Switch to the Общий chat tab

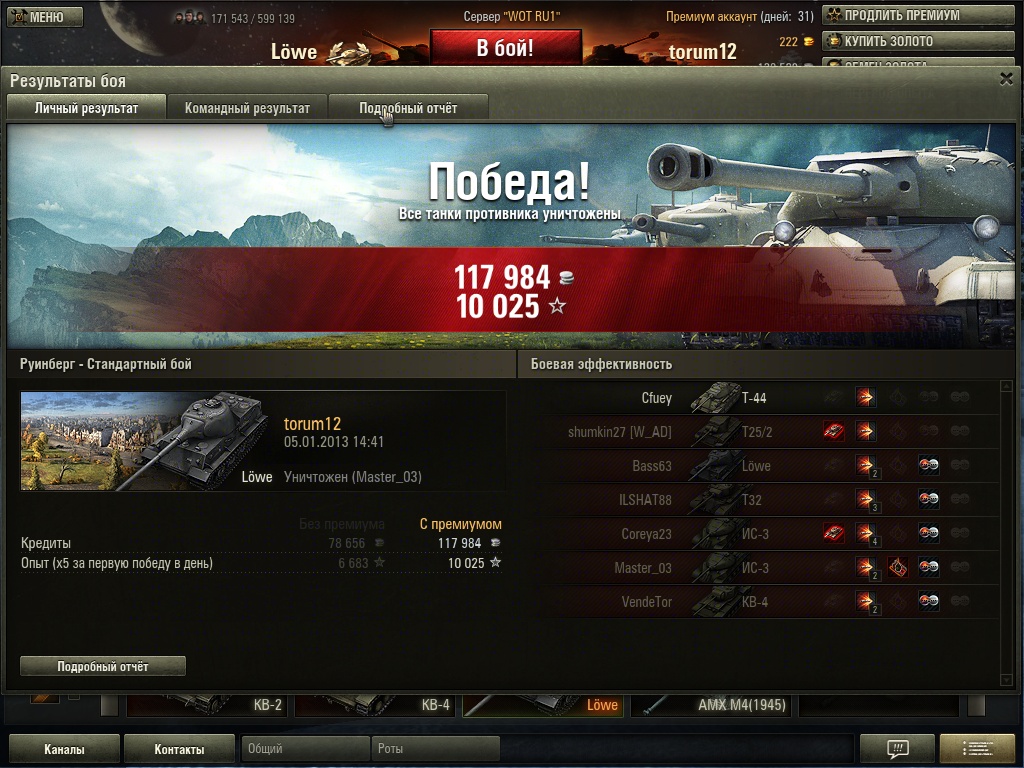point(304,749)
